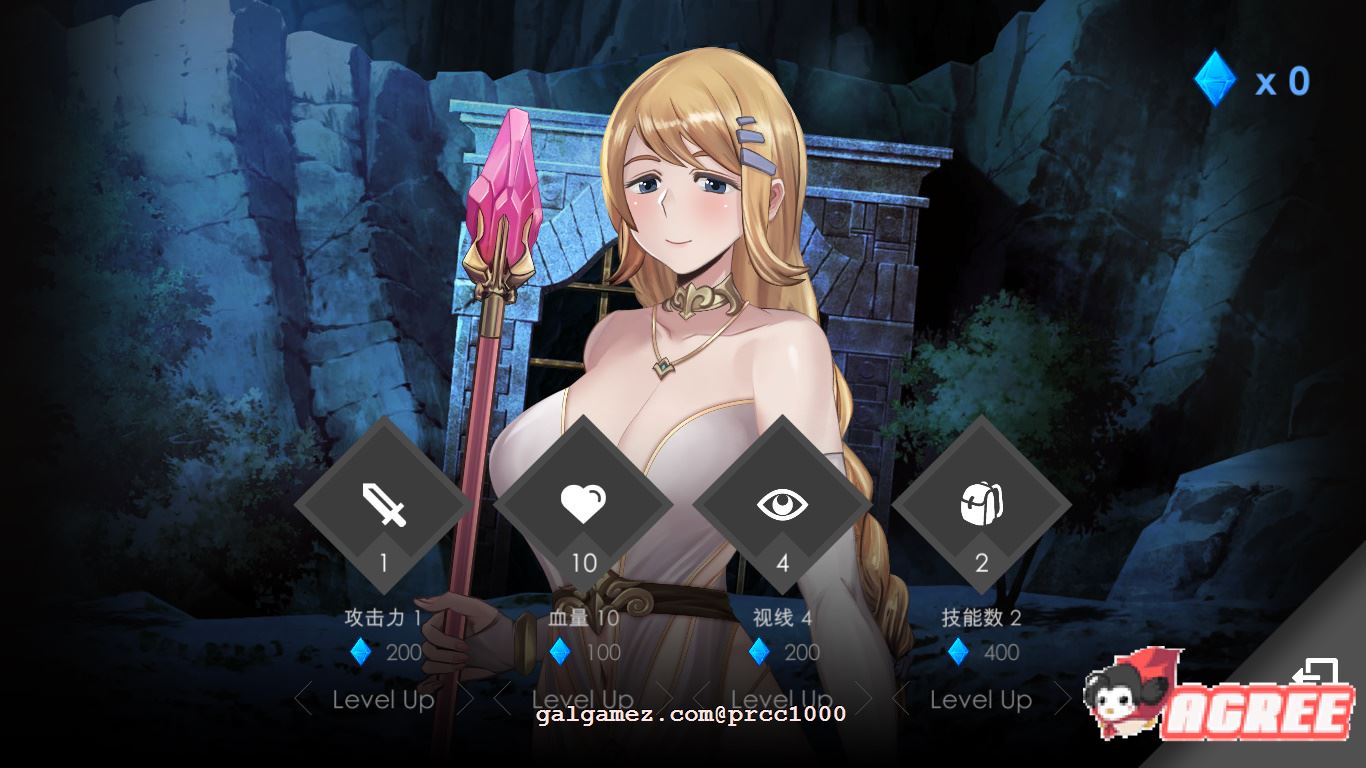
Task: Select the backpack skill count icon
Action: (x=981, y=505)
